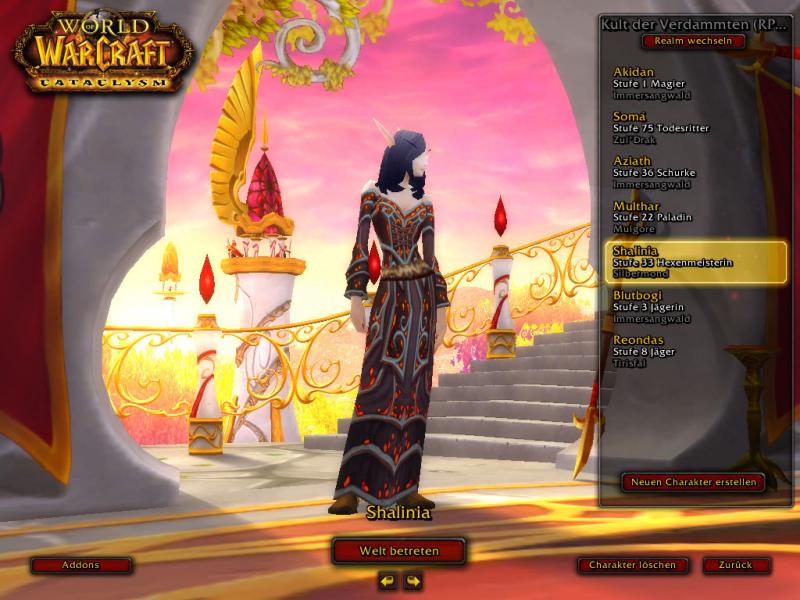Click Charakter löschen button
The height and width of the screenshot is (600, 800).
click(x=632, y=565)
